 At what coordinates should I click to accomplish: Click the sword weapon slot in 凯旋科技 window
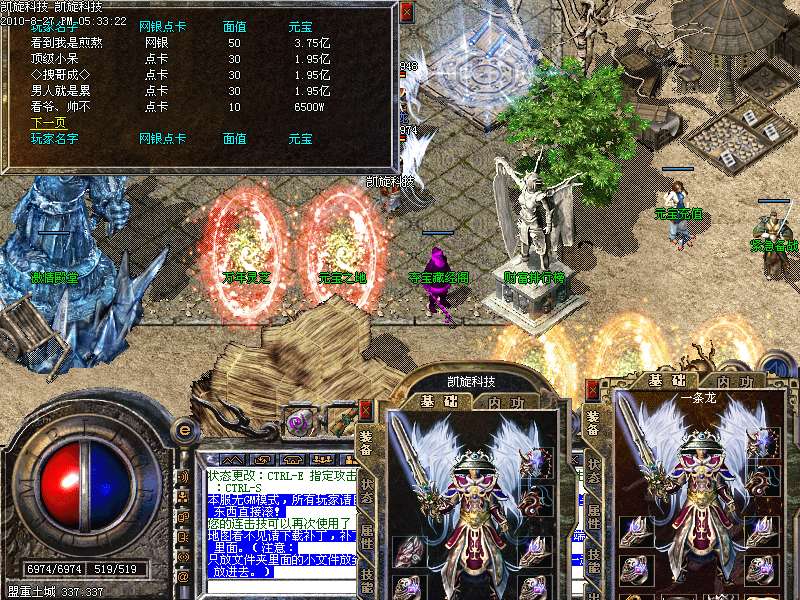pos(409,450)
